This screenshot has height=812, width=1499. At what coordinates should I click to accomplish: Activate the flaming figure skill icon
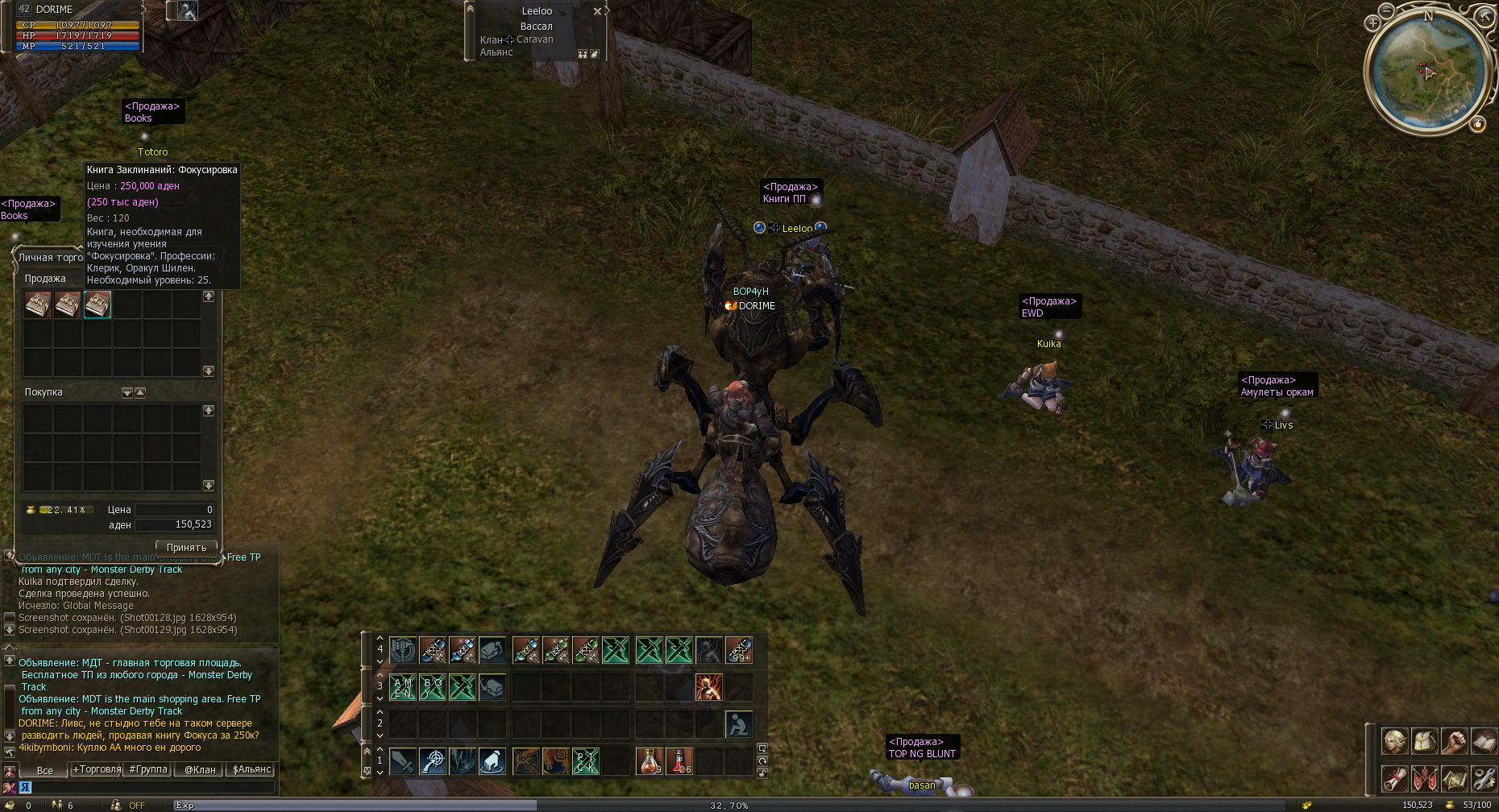point(709,687)
